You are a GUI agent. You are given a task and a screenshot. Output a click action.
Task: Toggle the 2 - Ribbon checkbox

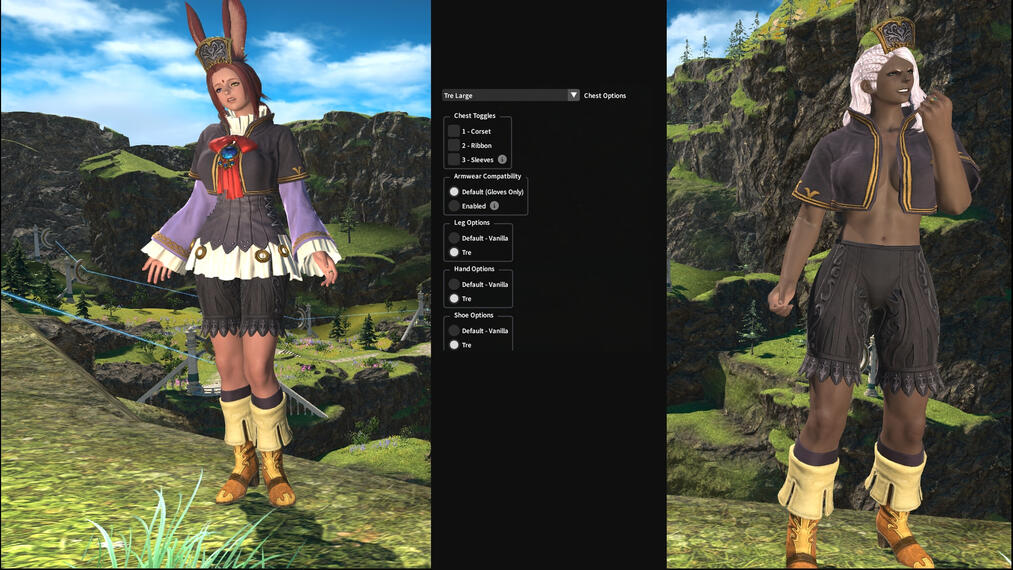[454, 145]
